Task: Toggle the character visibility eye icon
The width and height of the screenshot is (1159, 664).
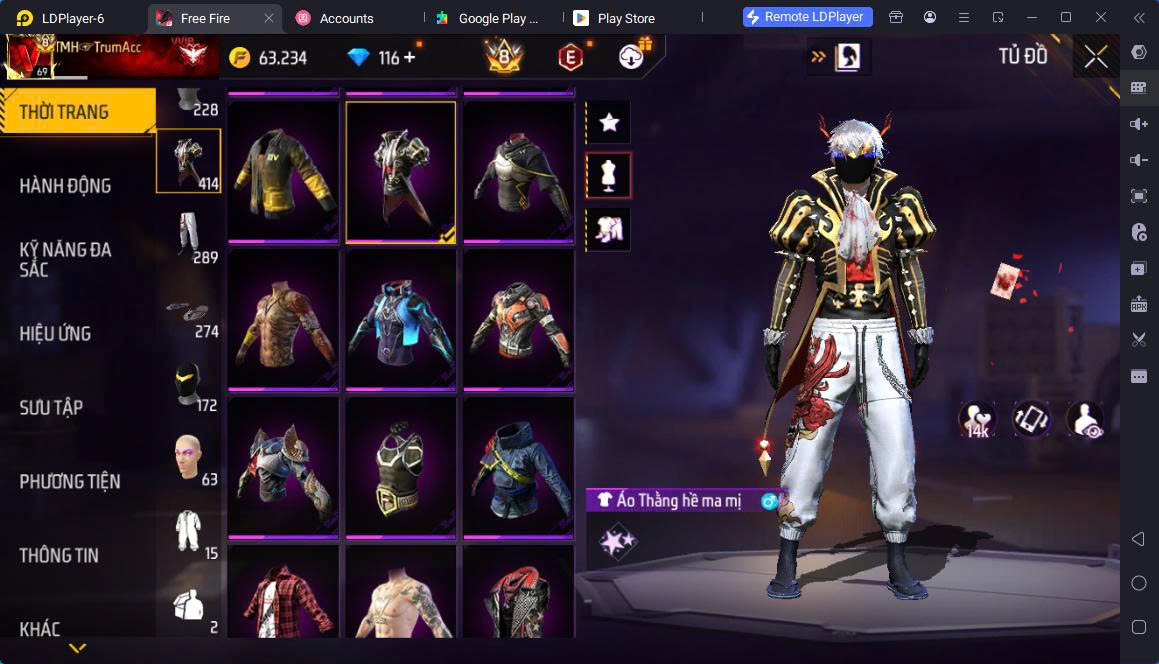Action: click(1084, 420)
